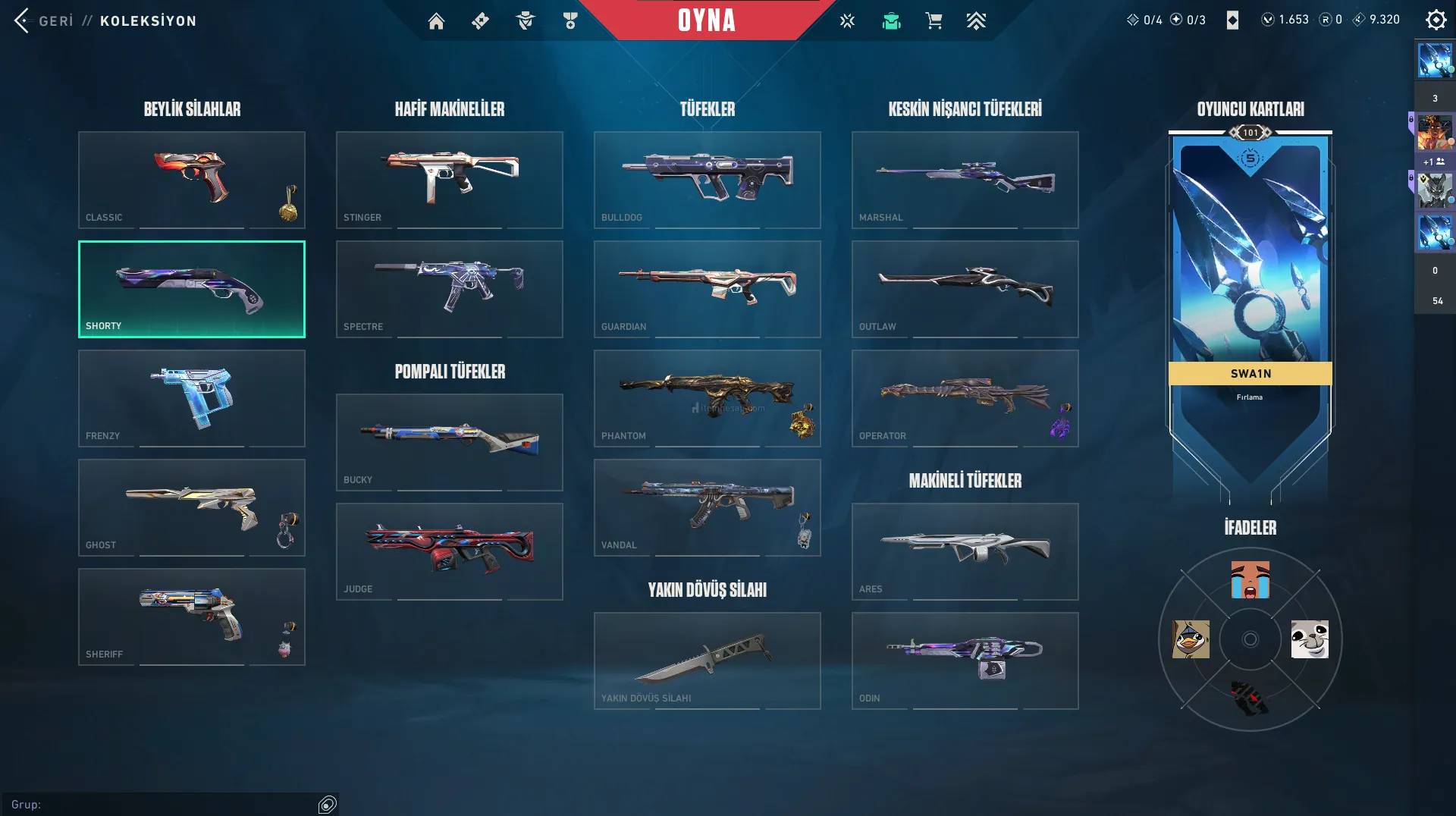The height and width of the screenshot is (816, 1456).
Task: Open the home screen icon
Action: point(436,21)
